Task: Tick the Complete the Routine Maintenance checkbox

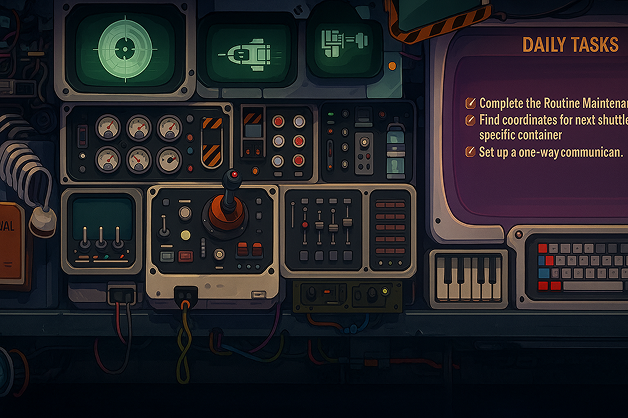Action: [x=471, y=103]
